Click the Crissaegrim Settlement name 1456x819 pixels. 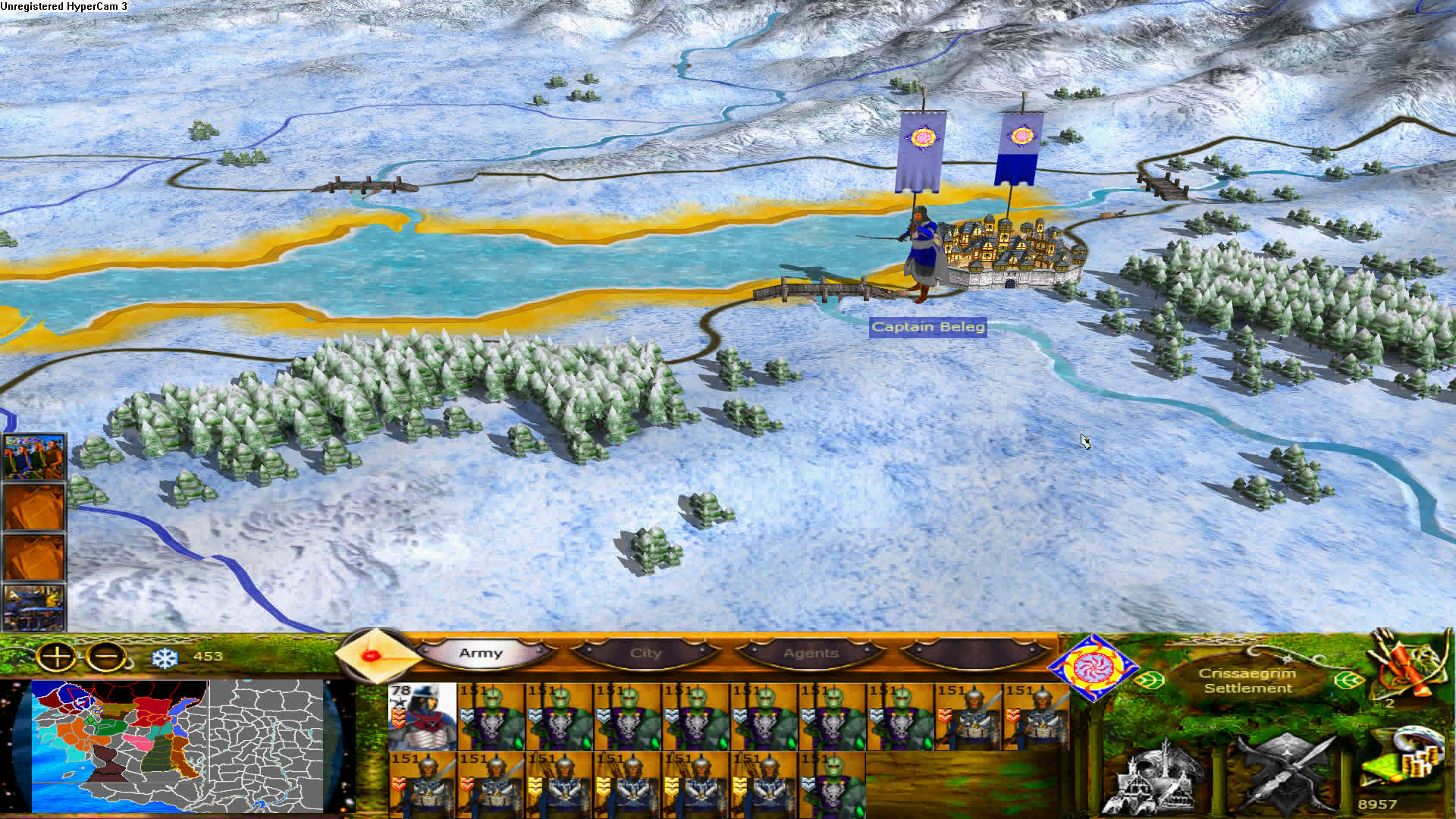(x=1248, y=679)
